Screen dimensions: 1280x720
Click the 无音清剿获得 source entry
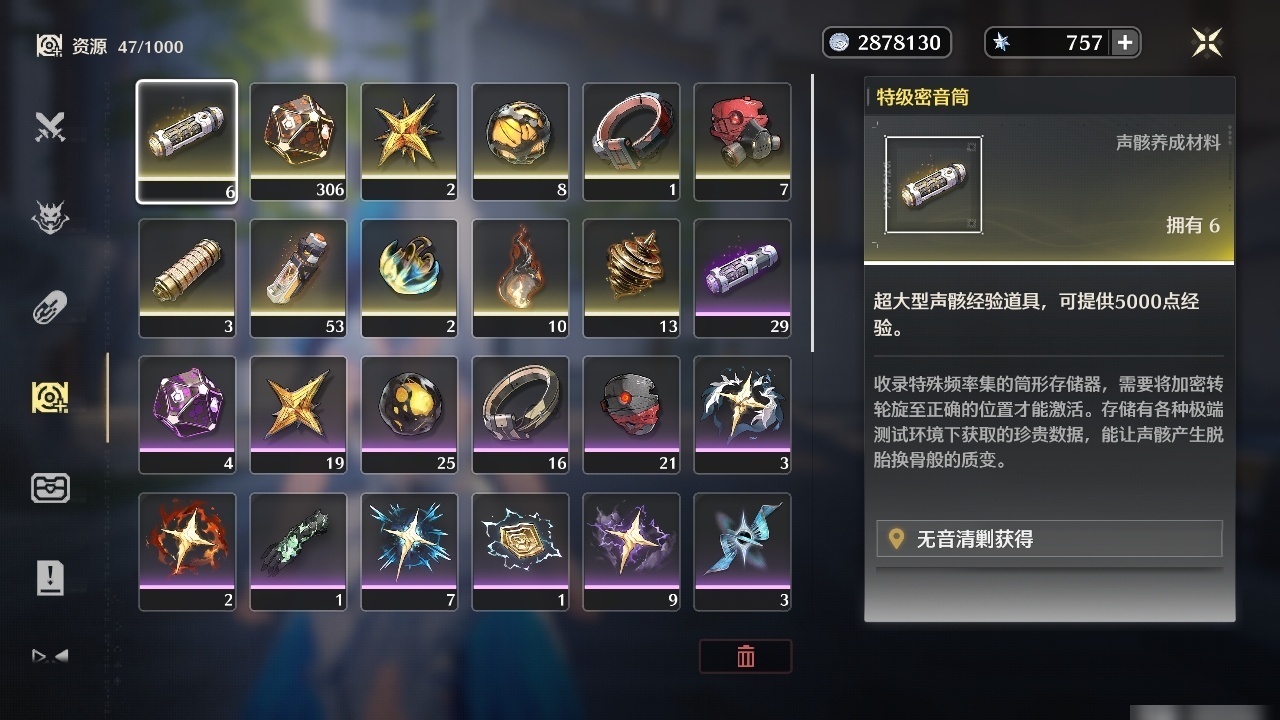1048,538
